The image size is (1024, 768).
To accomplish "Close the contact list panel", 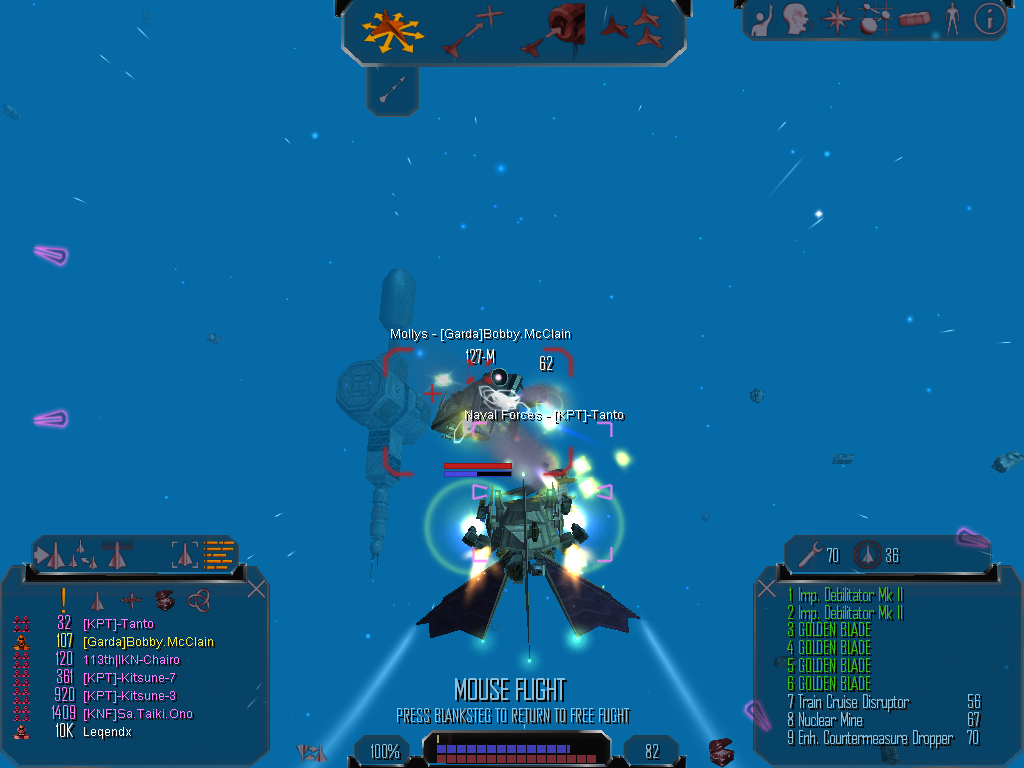I will tap(256, 589).
